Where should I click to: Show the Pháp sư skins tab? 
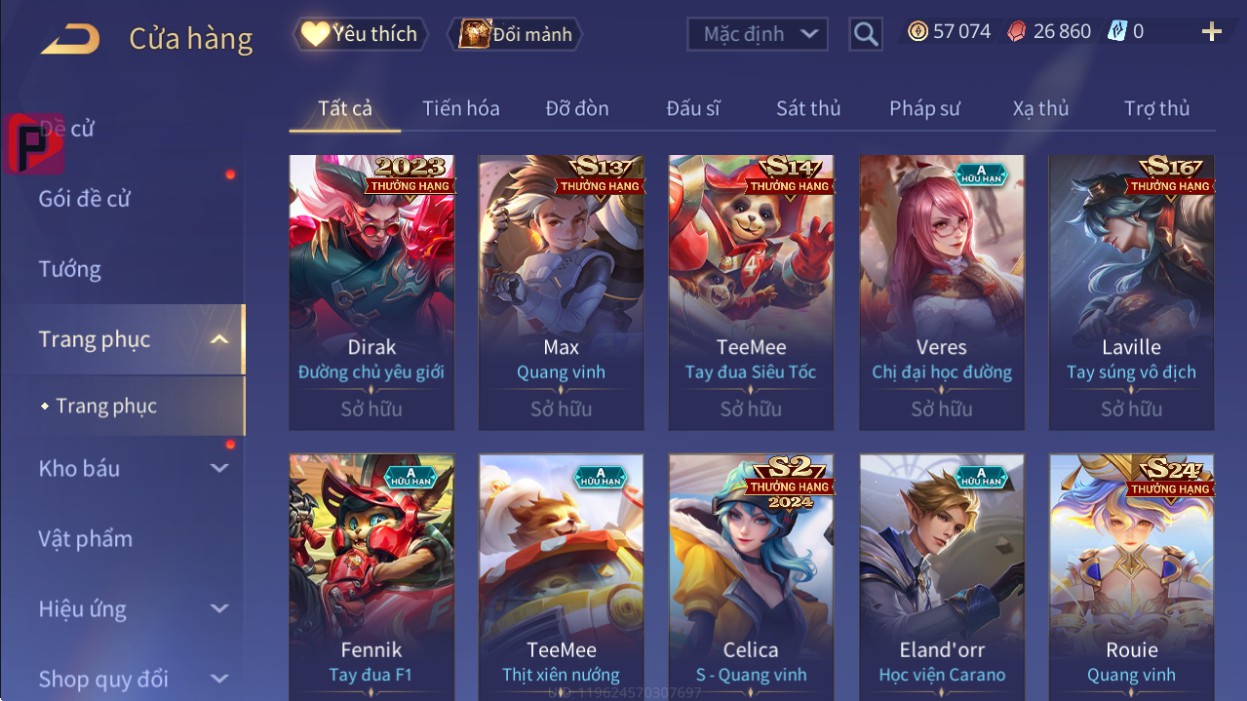click(924, 108)
